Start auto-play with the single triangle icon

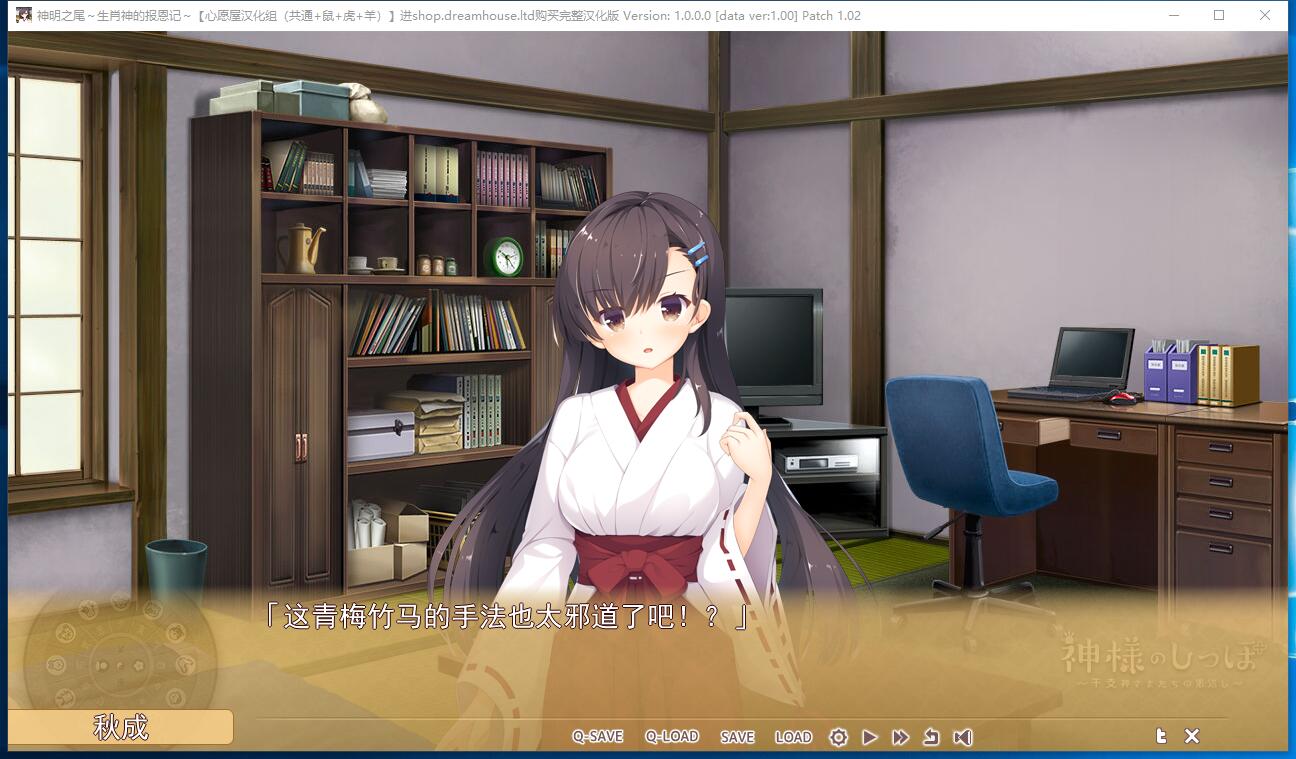869,737
